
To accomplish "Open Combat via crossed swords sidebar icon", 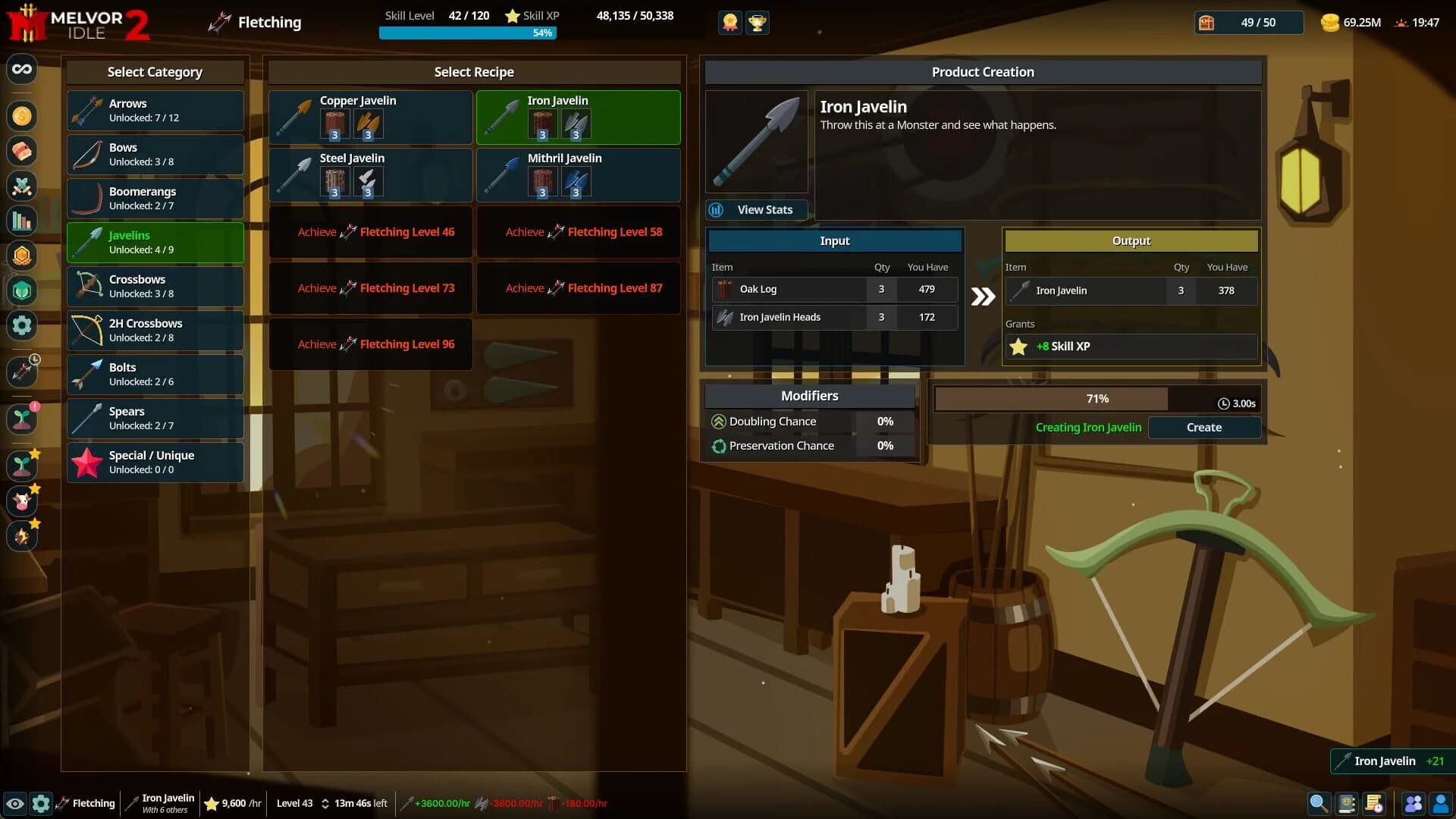I will click(x=22, y=187).
